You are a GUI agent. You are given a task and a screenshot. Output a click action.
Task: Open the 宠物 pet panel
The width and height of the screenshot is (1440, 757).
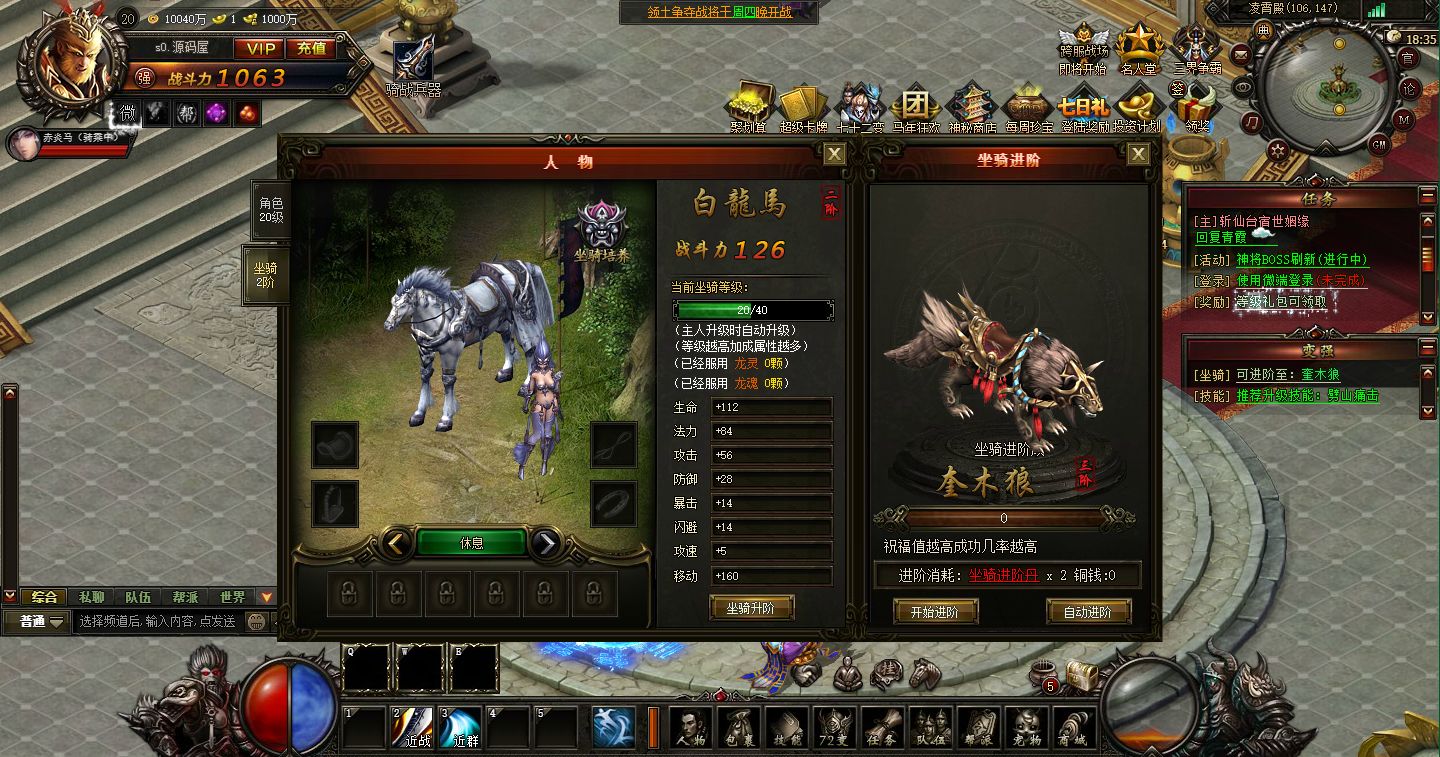point(1028,727)
